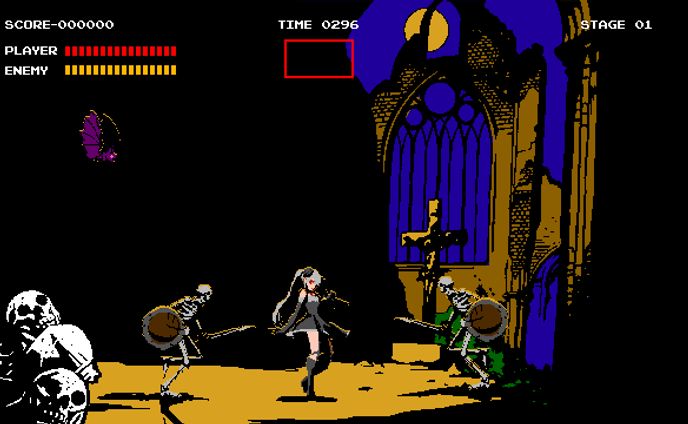688x424 pixels.
Task: Select the red-framed sub-weapon box
Action: tap(319, 58)
